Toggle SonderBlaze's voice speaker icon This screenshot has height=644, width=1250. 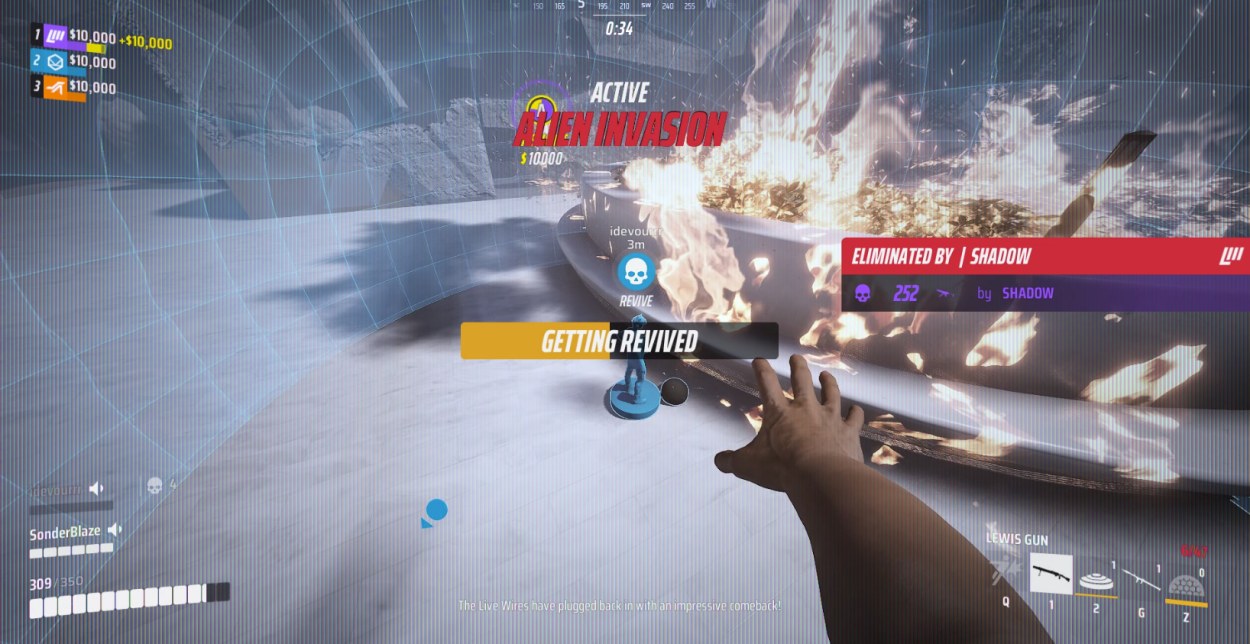(115, 530)
